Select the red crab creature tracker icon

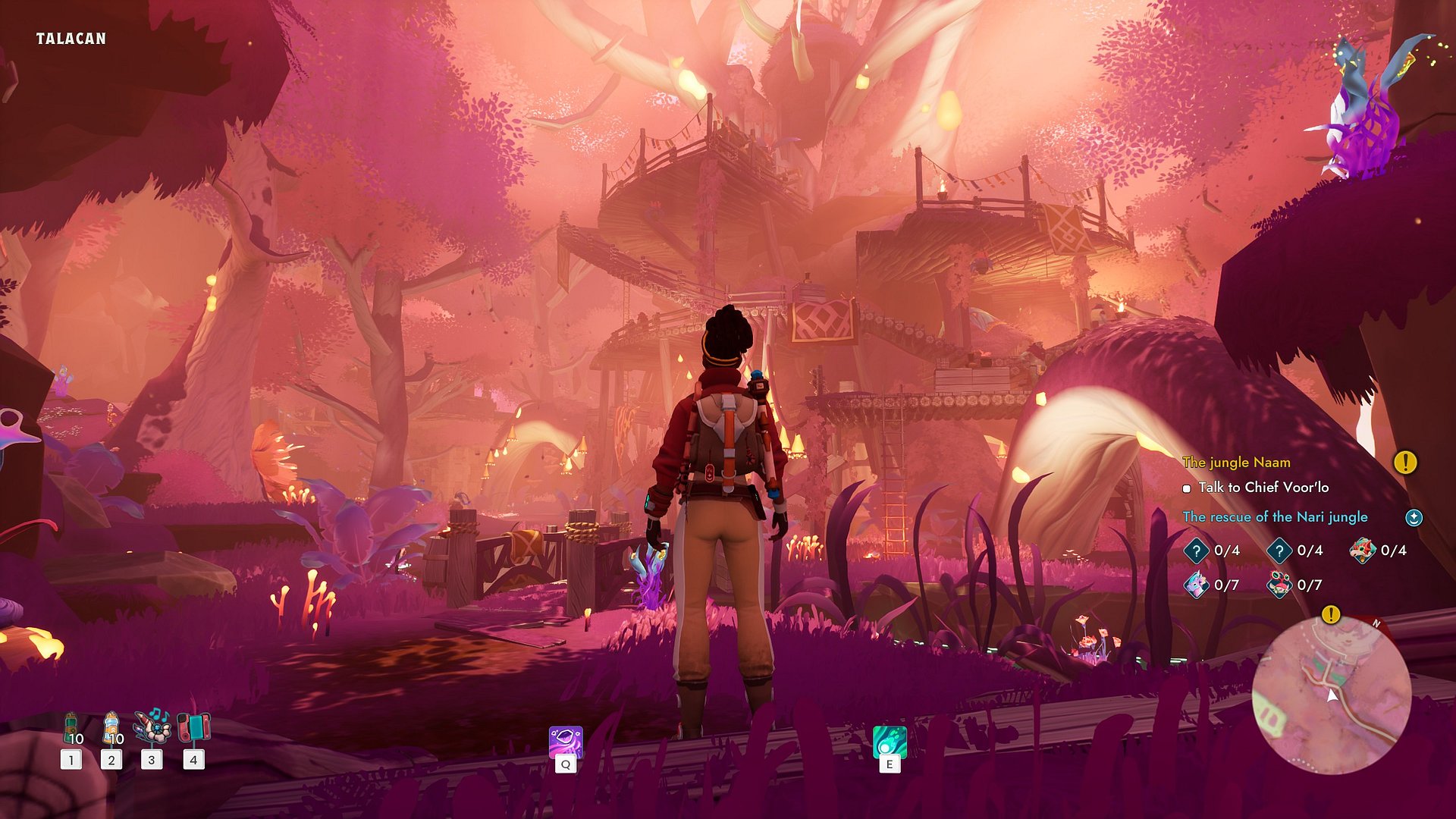coord(1279,585)
